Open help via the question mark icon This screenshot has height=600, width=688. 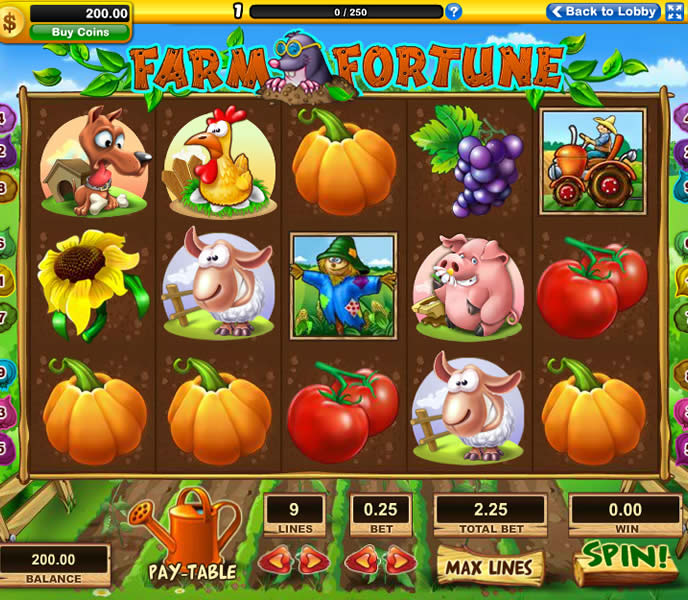[454, 12]
